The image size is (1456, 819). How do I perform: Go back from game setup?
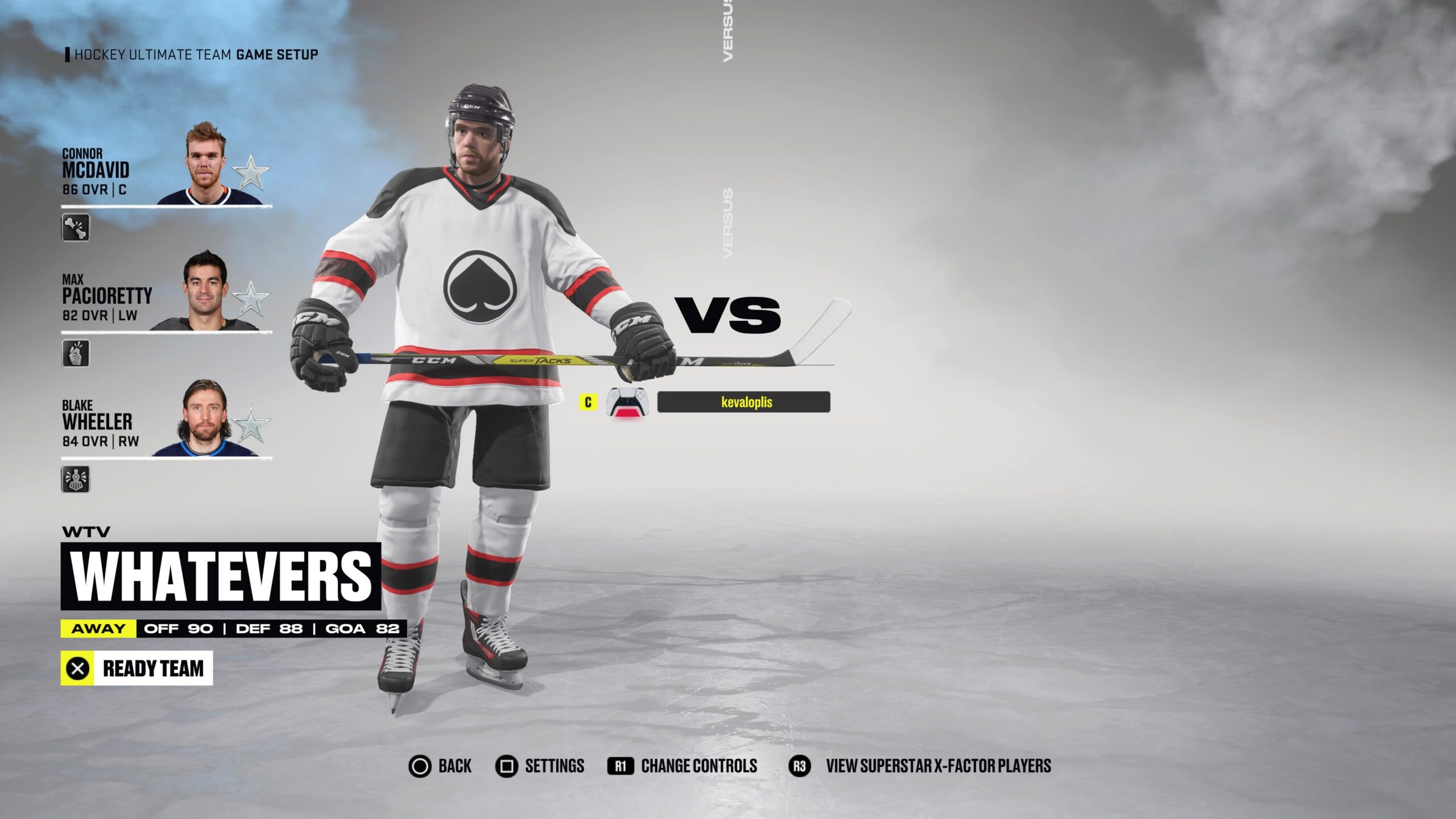[440, 766]
